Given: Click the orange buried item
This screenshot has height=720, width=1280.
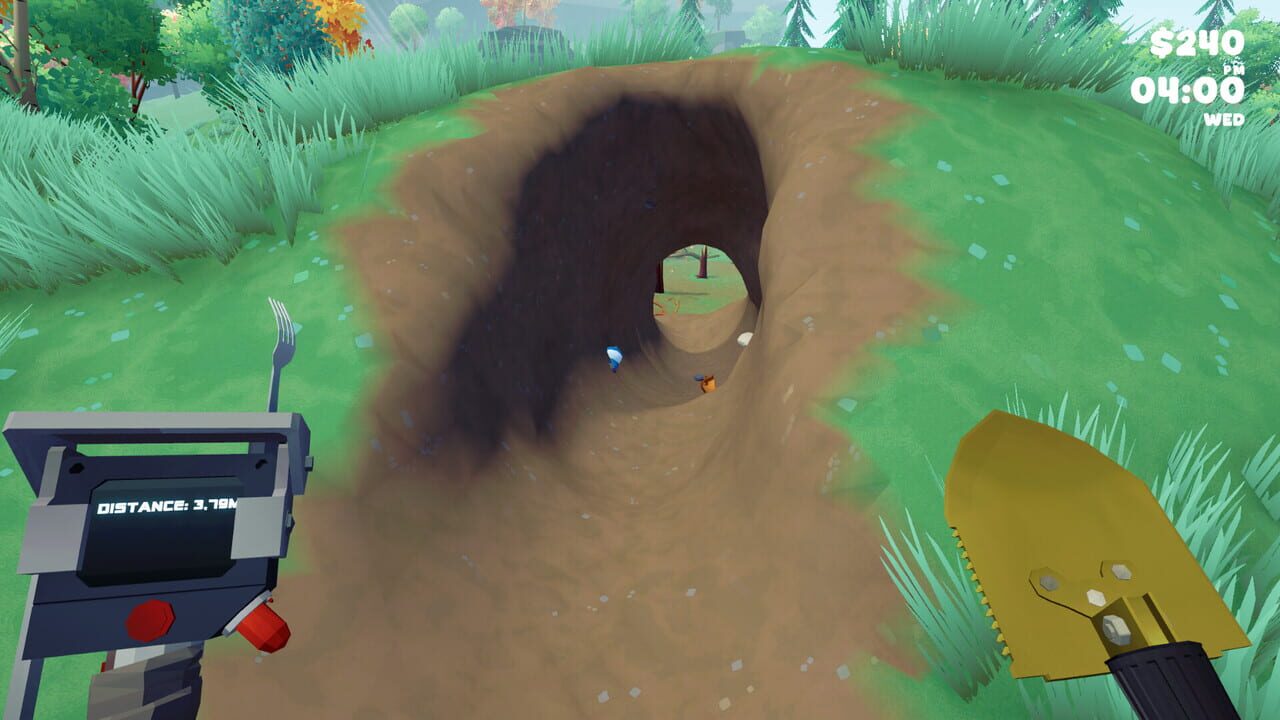Looking at the screenshot, I should coord(708,383).
